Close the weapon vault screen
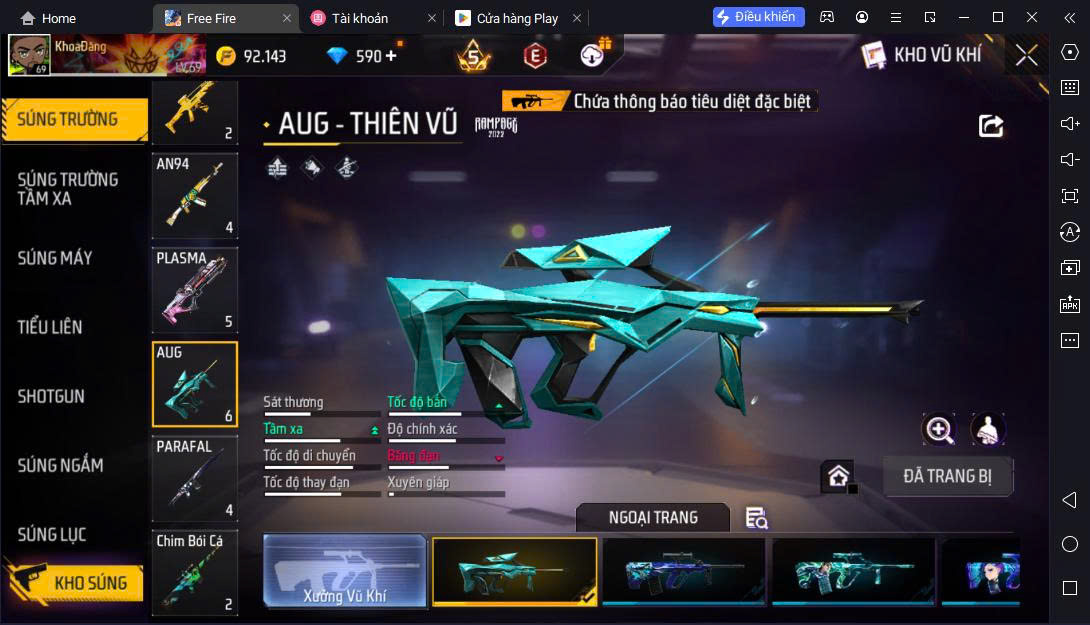1090x625 pixels. click(x=1026, y=56)
